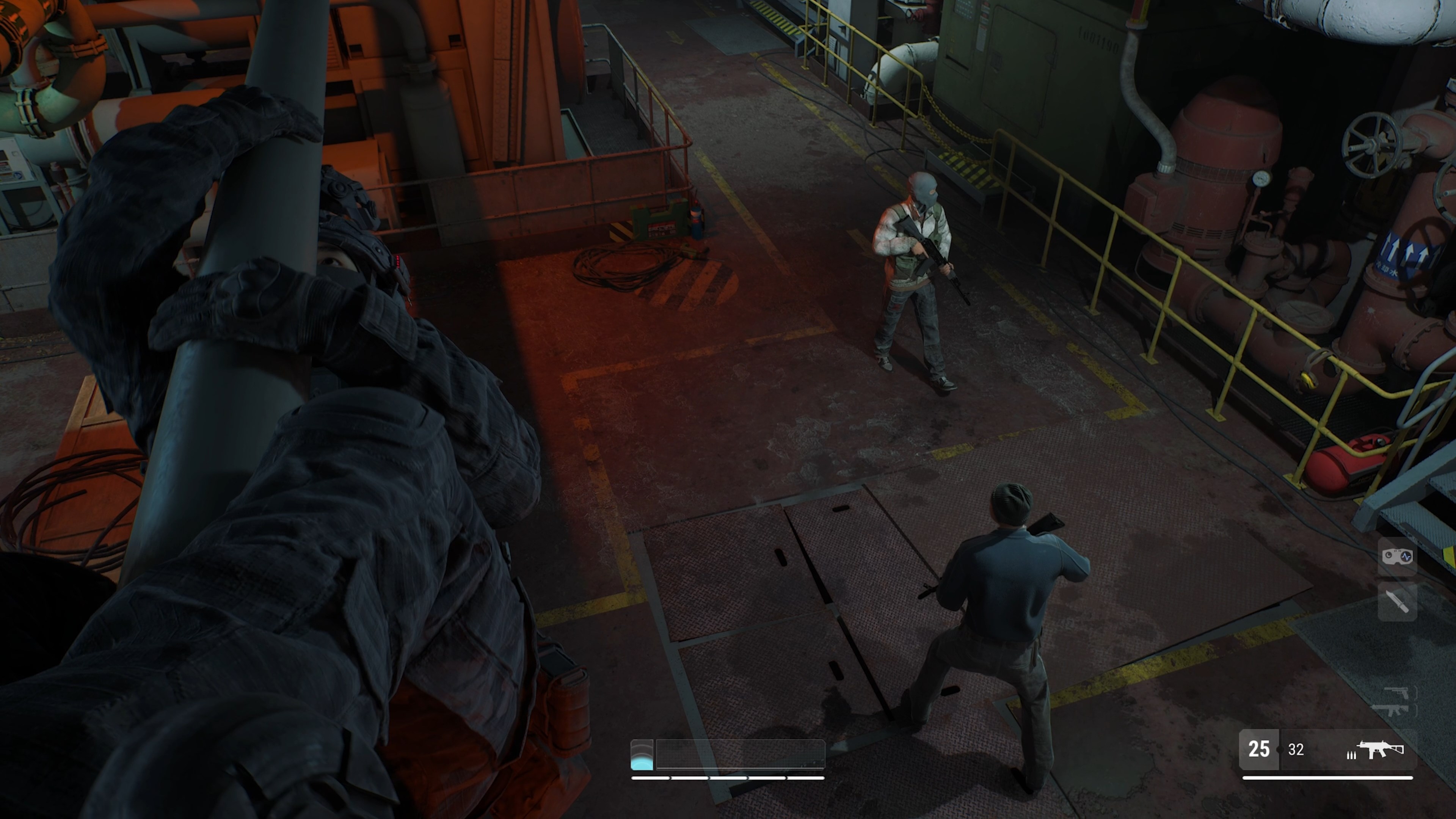
Task: Select the pistol weapon slot icon
Action: click(x=1396, y=692)
